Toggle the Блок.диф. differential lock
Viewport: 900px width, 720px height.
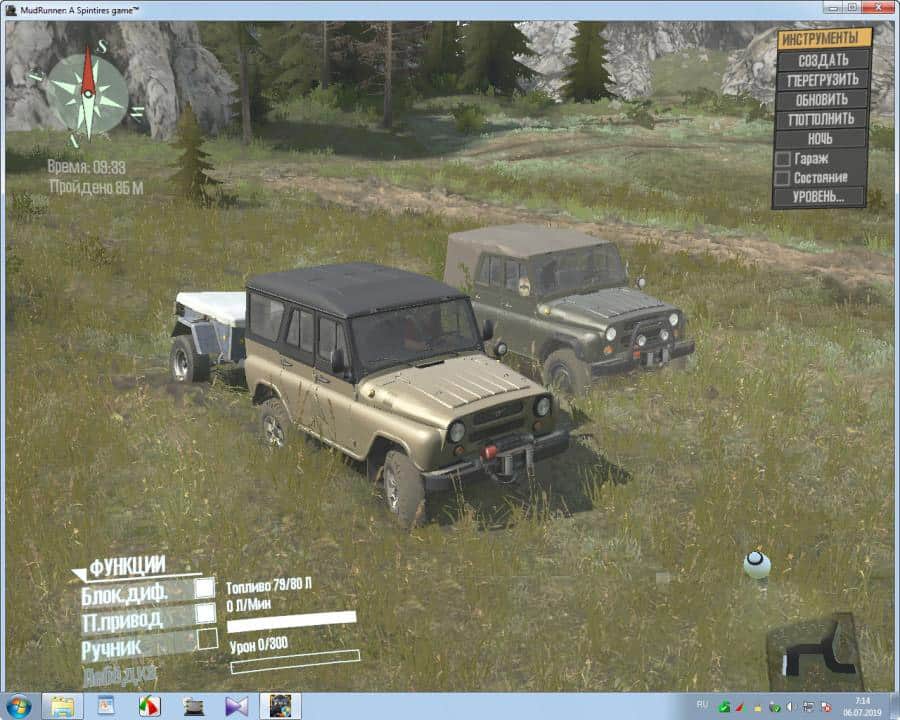205,589
